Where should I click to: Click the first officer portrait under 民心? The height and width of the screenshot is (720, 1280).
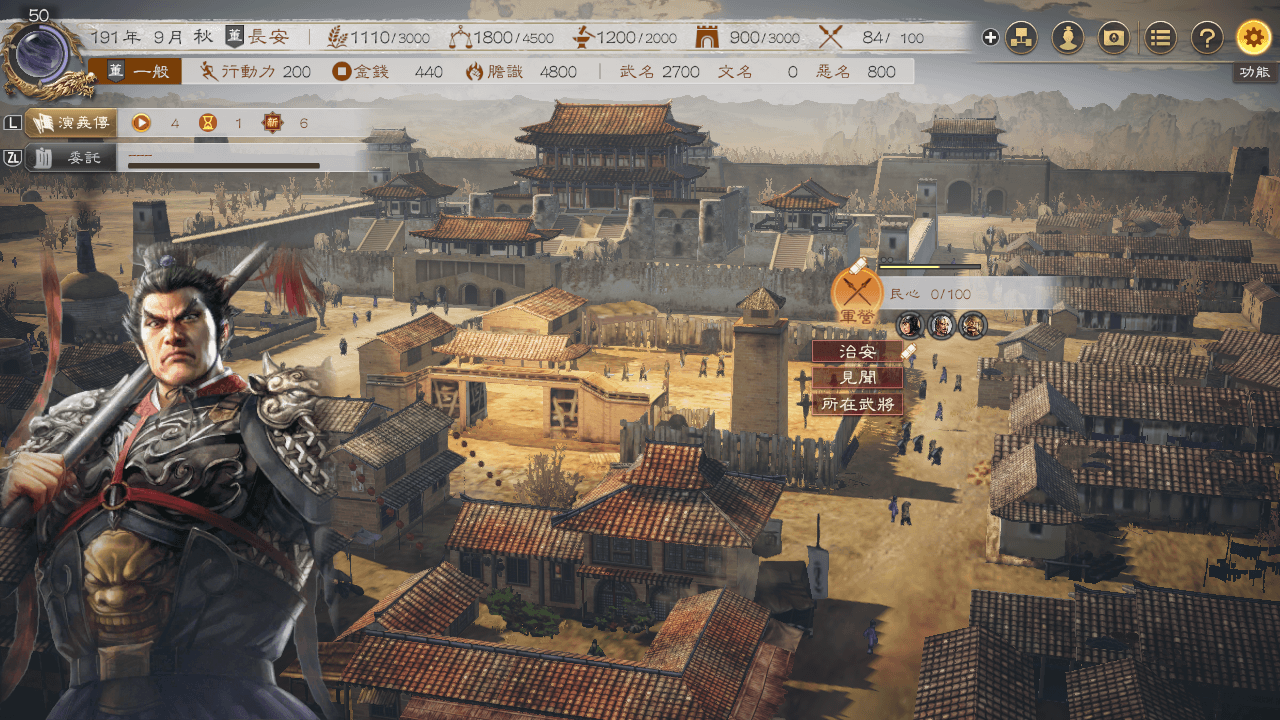pyautogui.click(x=909, y=325)
